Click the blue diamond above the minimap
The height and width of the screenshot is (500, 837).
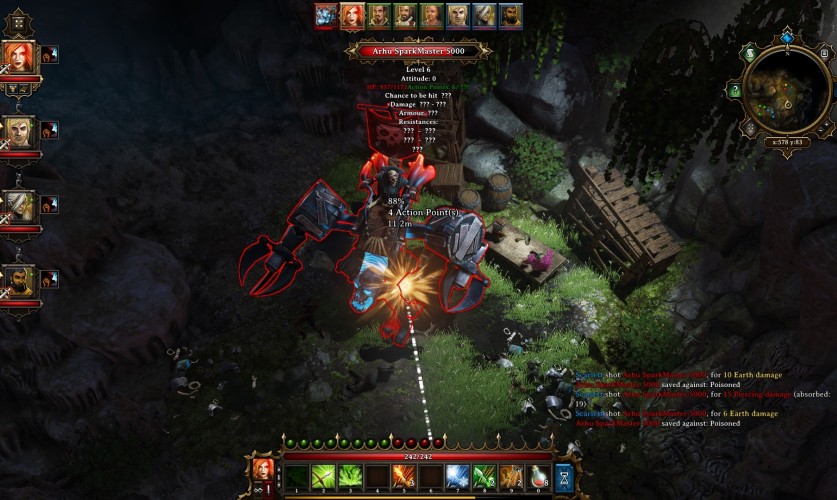[787, 38]
